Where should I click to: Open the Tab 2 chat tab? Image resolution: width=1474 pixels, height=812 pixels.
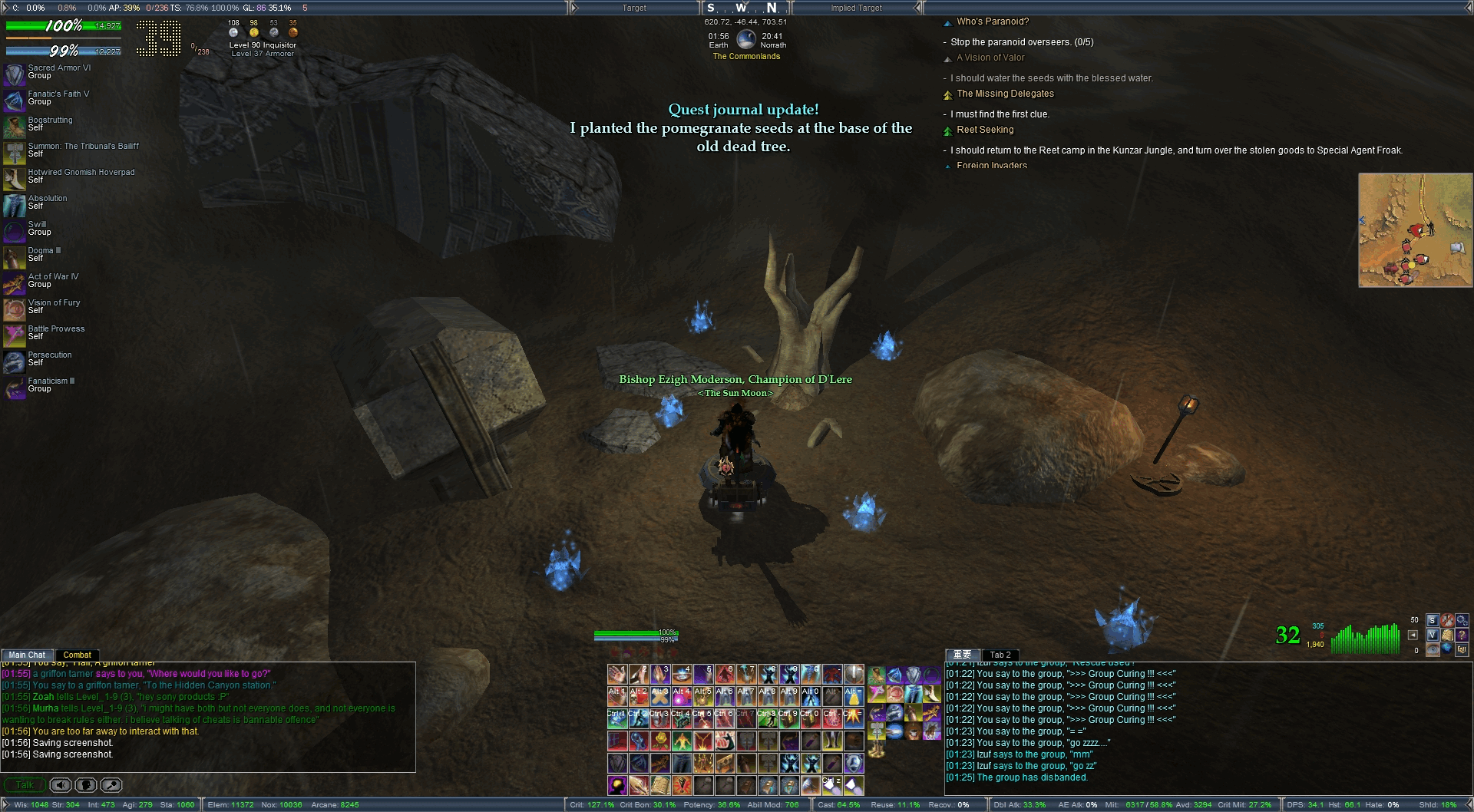coord(1000,655)
